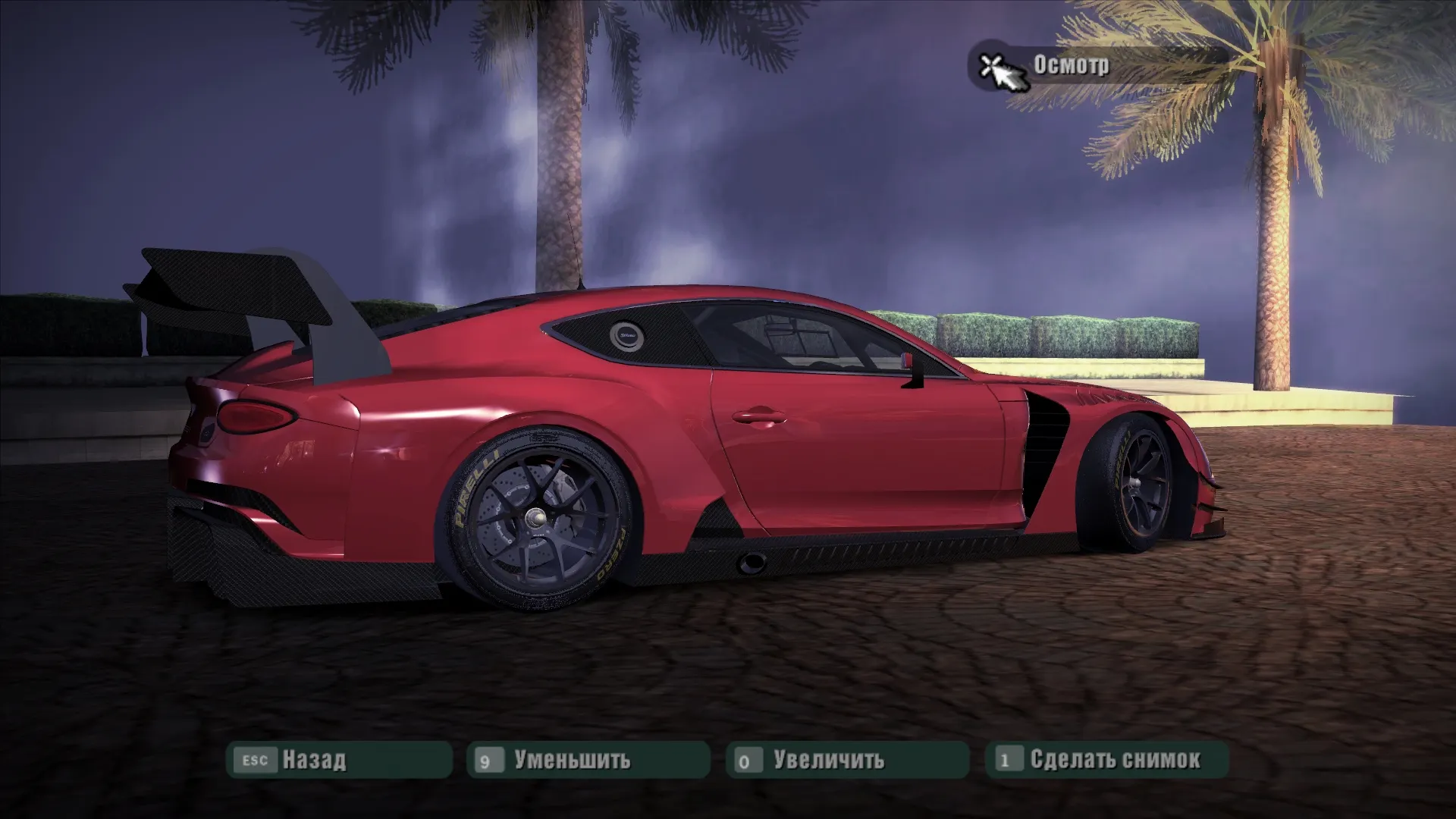Screen dimensions: 1456x819
Task: Zoom in using the Увеличить button
Action: (x=847, y=760)
